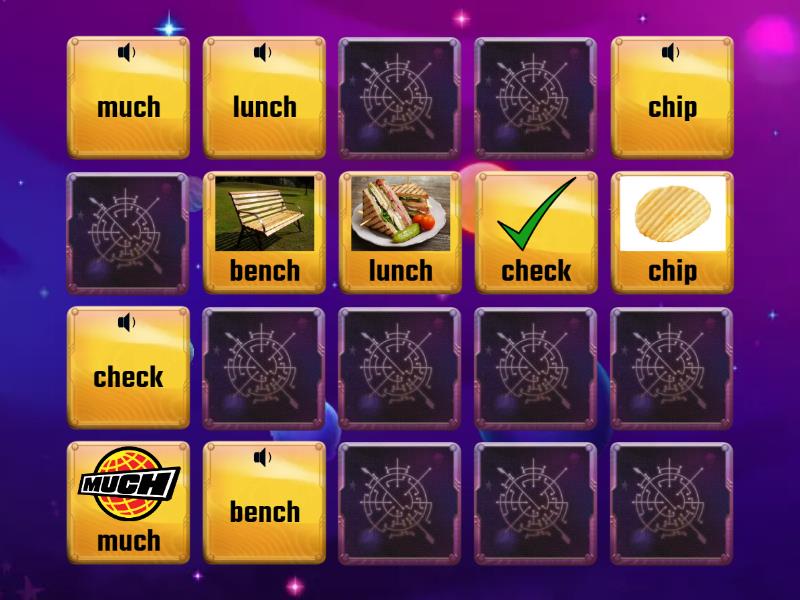Image resolution: width=800 pixels, height=600 pixels.
Task: Select the potato chip picture card
Action: (x=672, y=232)
